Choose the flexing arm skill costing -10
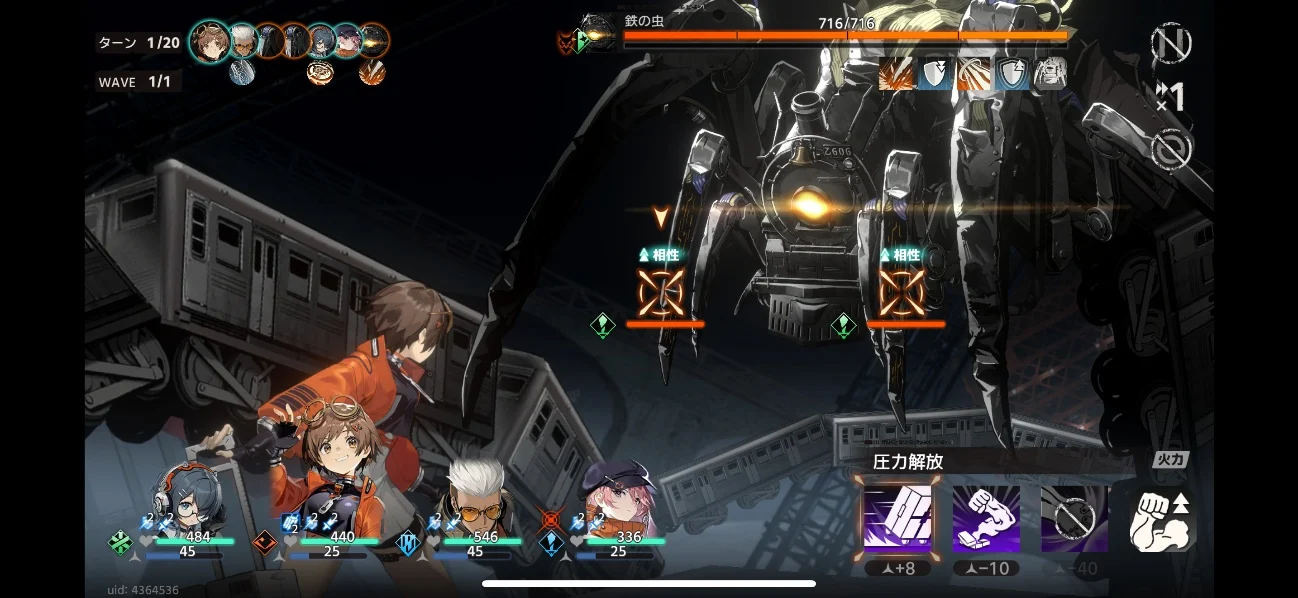 coord(986,518)
